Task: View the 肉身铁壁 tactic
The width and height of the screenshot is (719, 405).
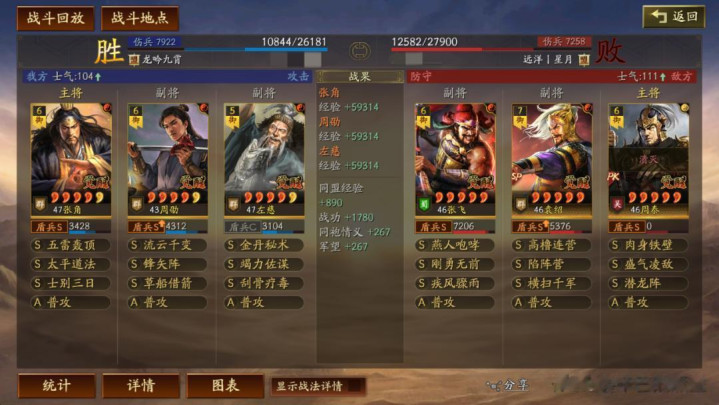Action: pyautogui.click(x=648, y=245)
